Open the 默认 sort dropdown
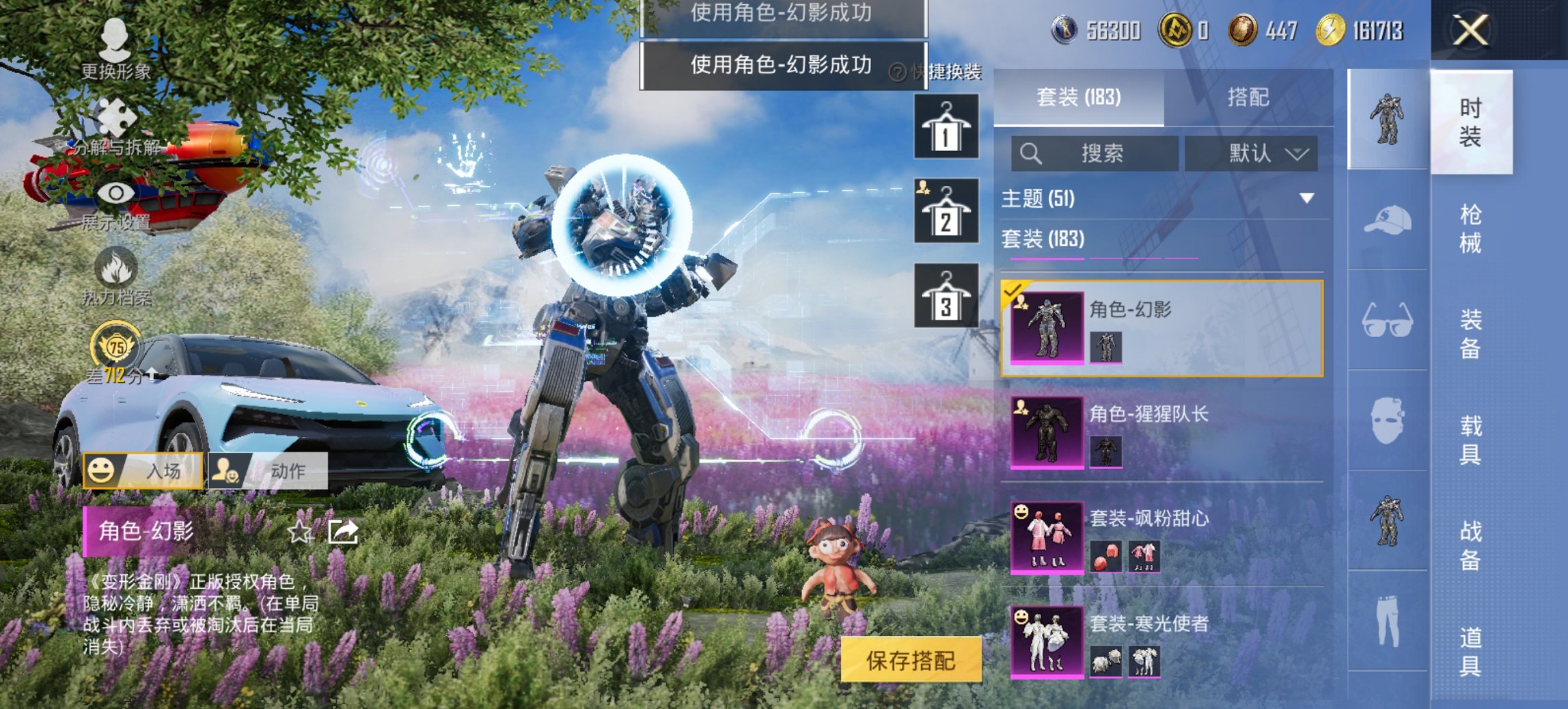The width and height of the screenshot is (1568, 709). pyautogui.click(x=1261, y=154)
